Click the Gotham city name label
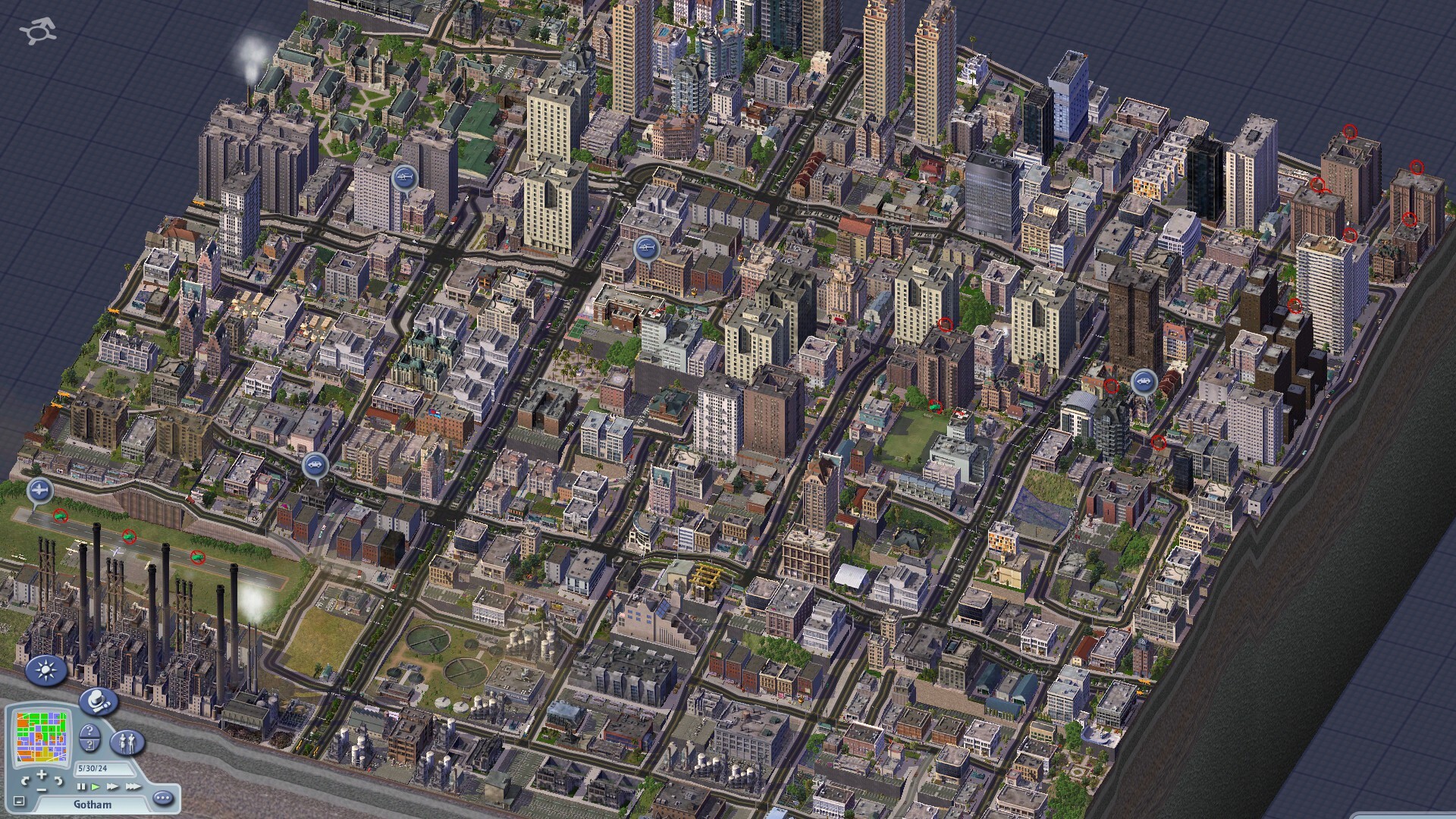Image resolution: width=1456 pixels, height=819 pixels. pyautogui.click(x=93, y=804)
